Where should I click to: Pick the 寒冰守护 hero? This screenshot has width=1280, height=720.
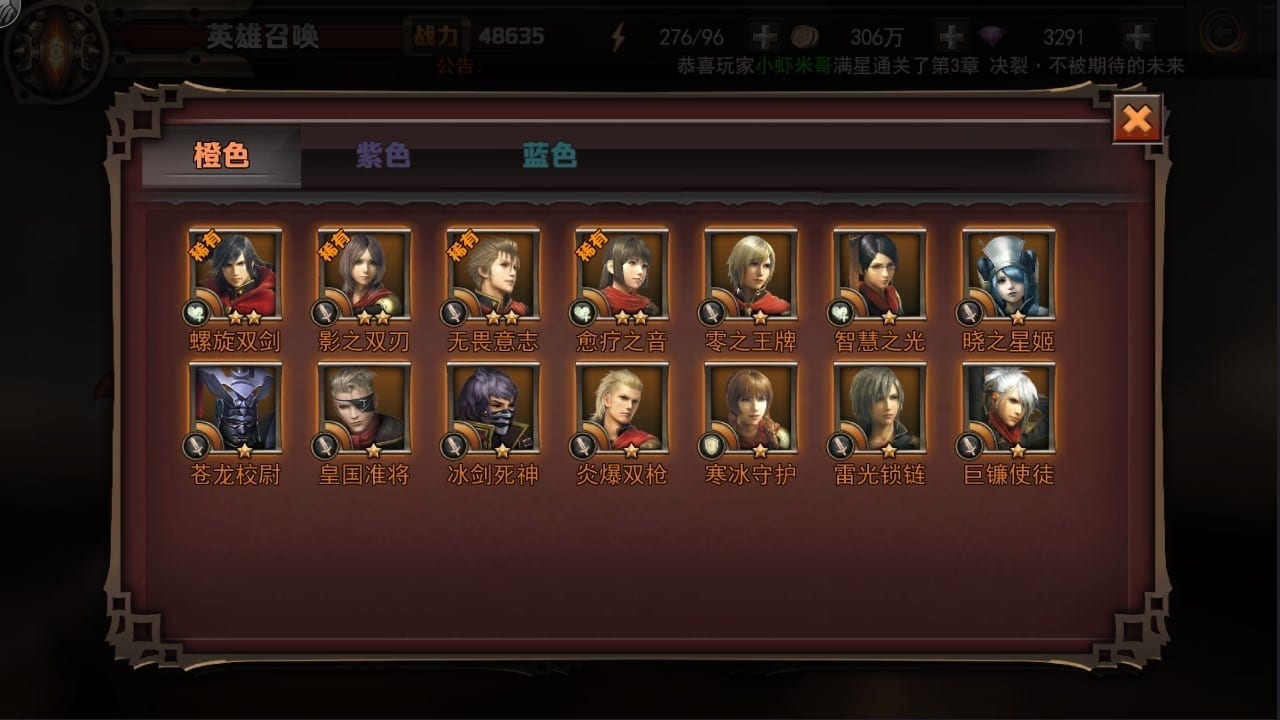(x=751, y=409)
